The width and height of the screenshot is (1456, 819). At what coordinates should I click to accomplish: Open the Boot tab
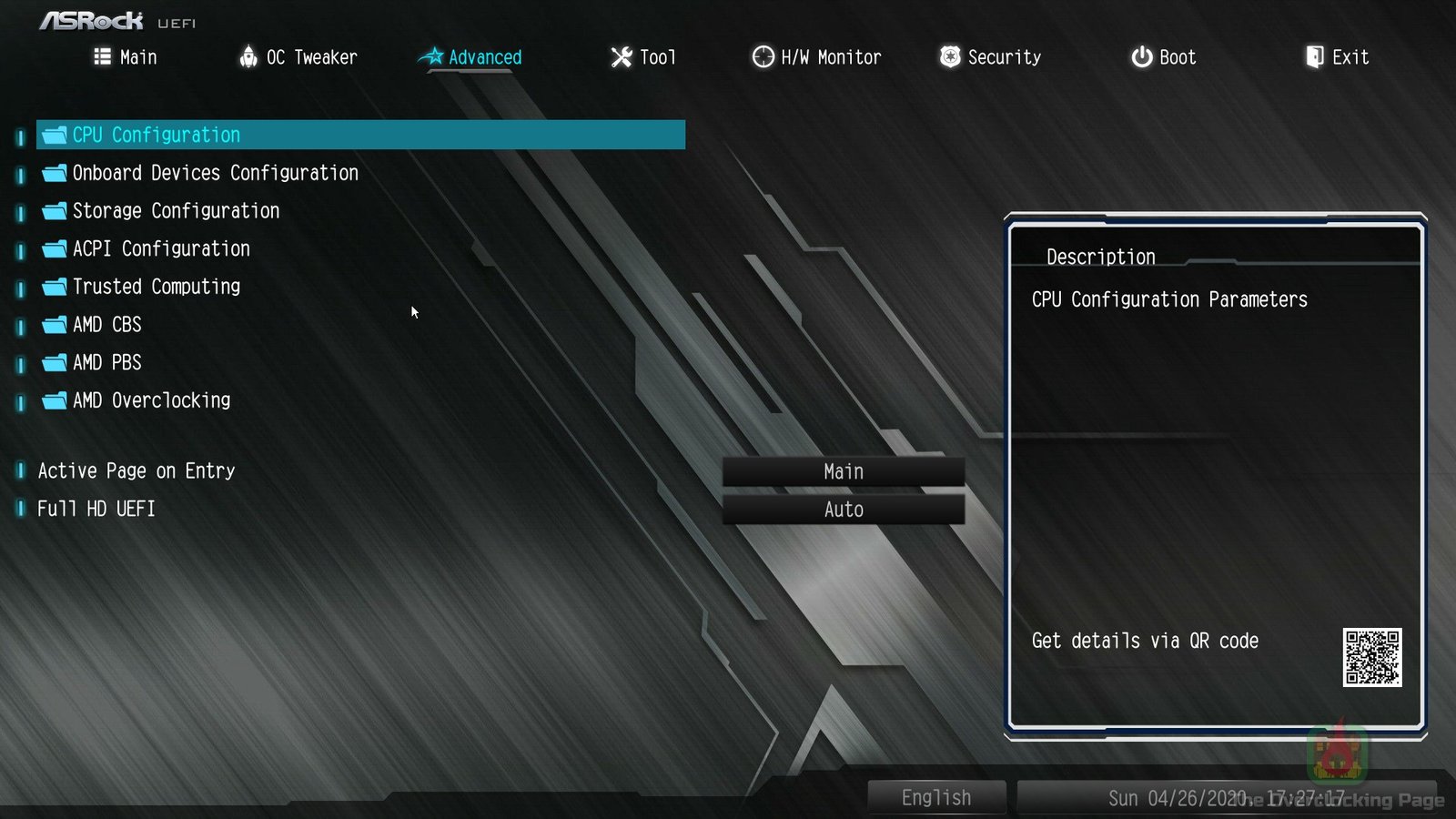[x=1163, y=57]
